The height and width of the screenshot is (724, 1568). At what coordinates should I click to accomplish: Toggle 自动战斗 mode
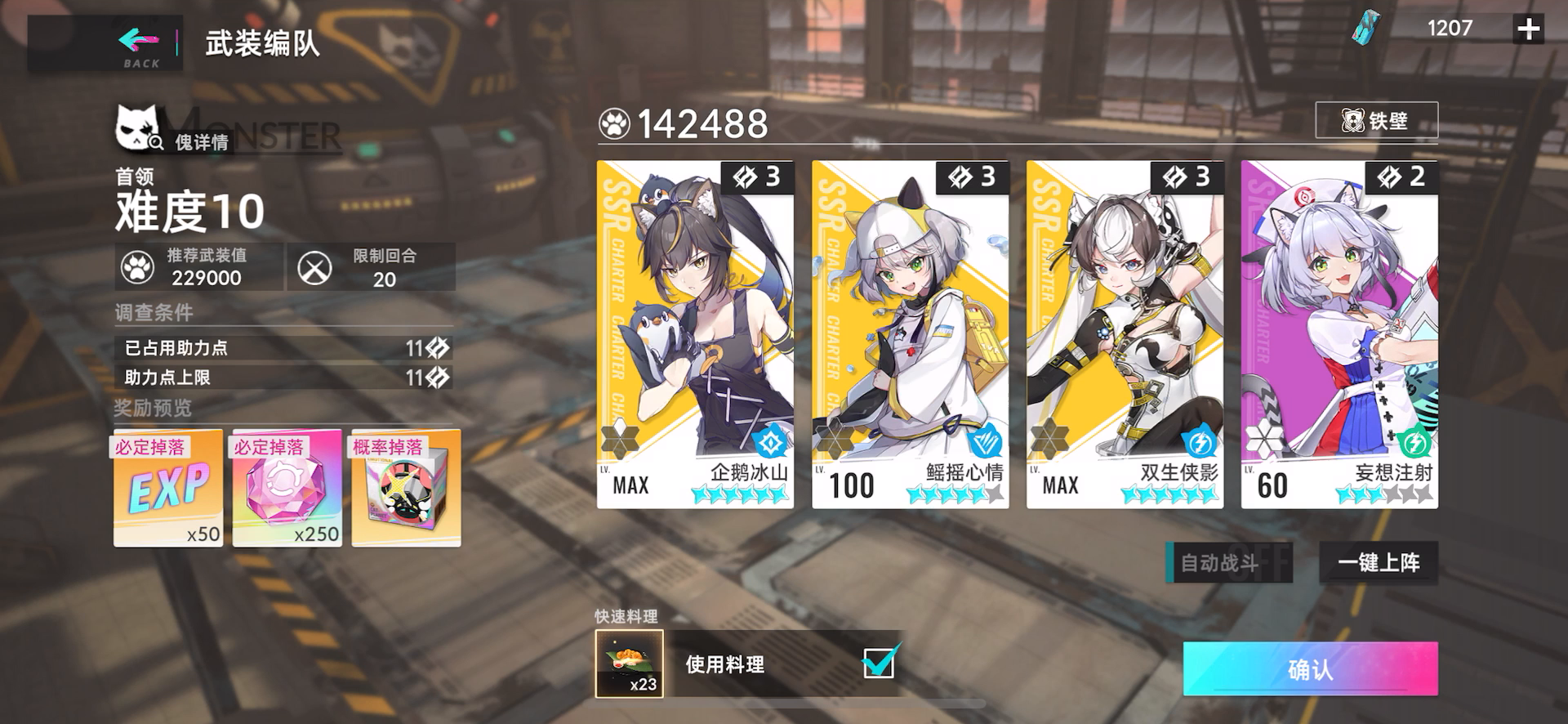[1230, 563]
